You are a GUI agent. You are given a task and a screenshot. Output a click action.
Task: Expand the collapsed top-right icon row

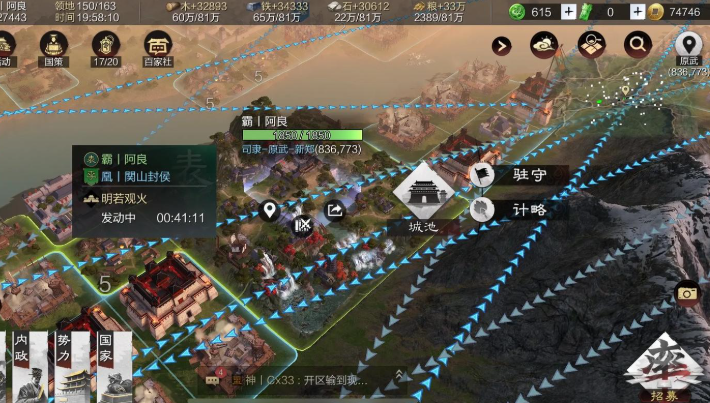coord(502,45)
